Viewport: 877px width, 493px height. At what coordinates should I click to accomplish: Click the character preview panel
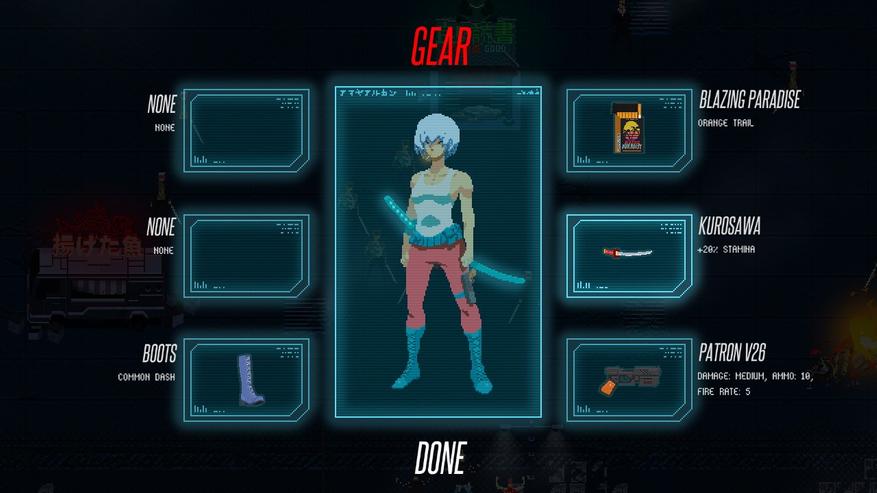(439, 251)
